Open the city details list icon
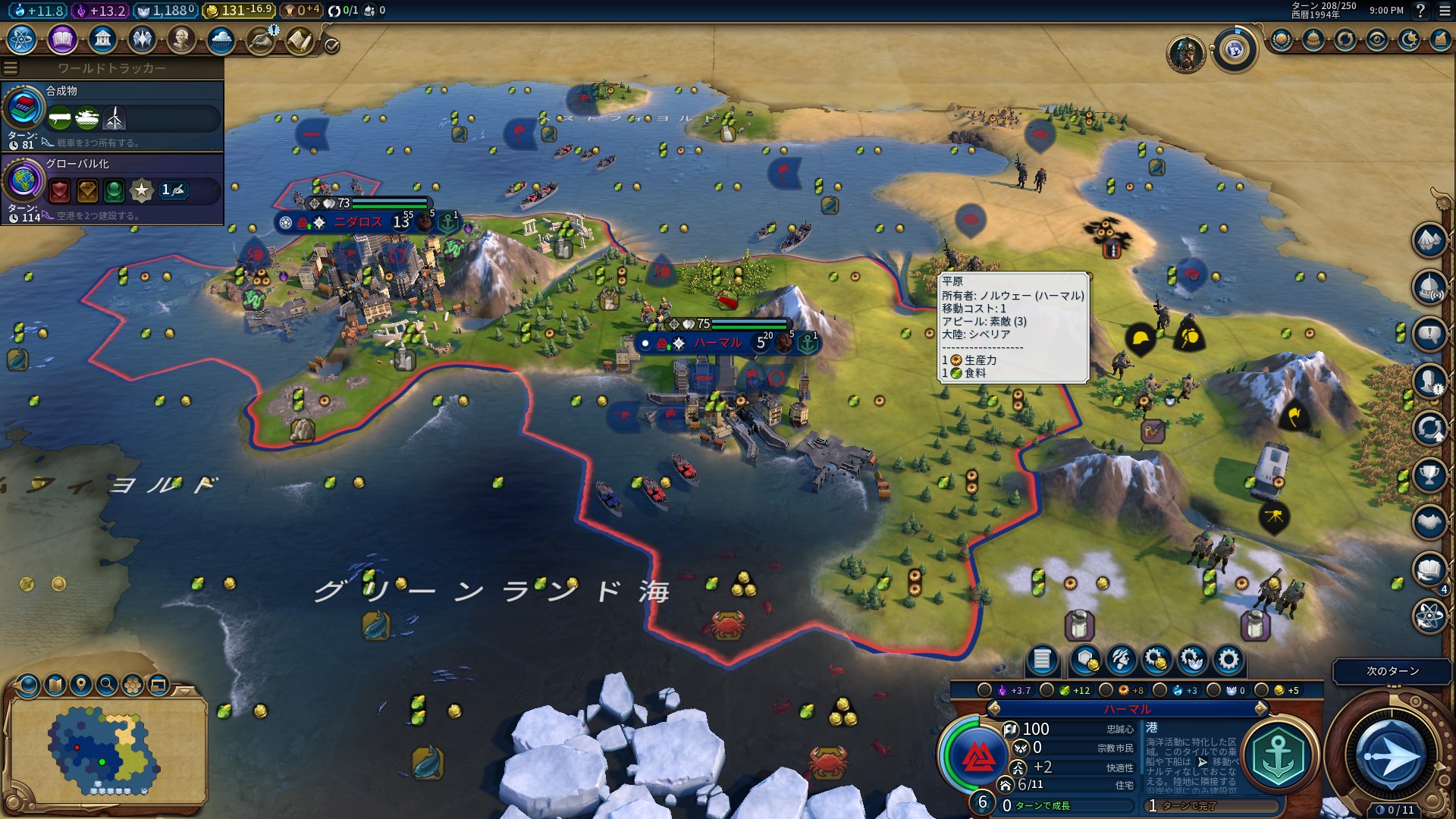The width and height of the screenshot is (1456, 819). pos(1042,660)
